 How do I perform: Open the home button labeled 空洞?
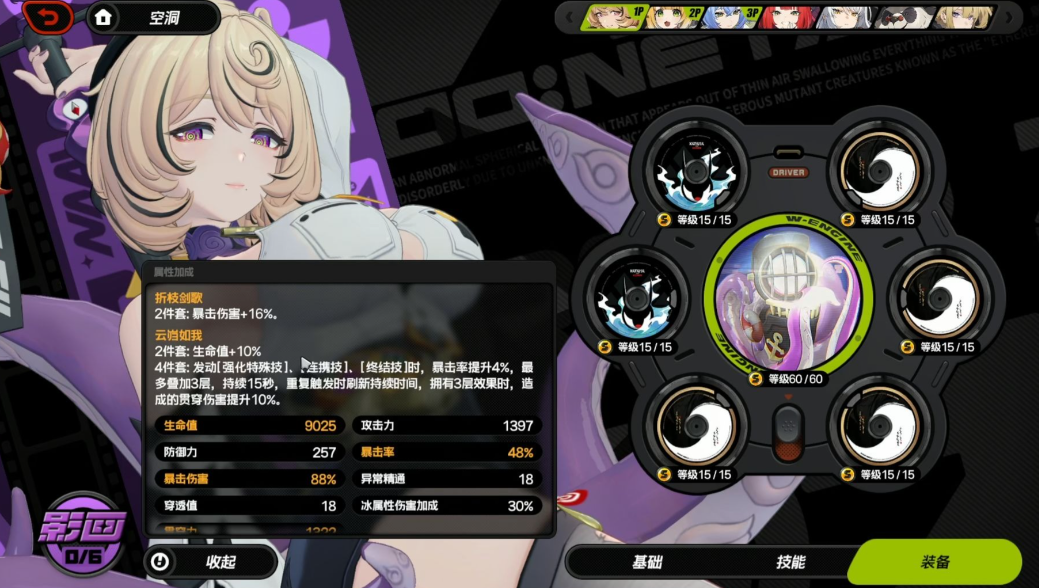click(x=153, y=18)
